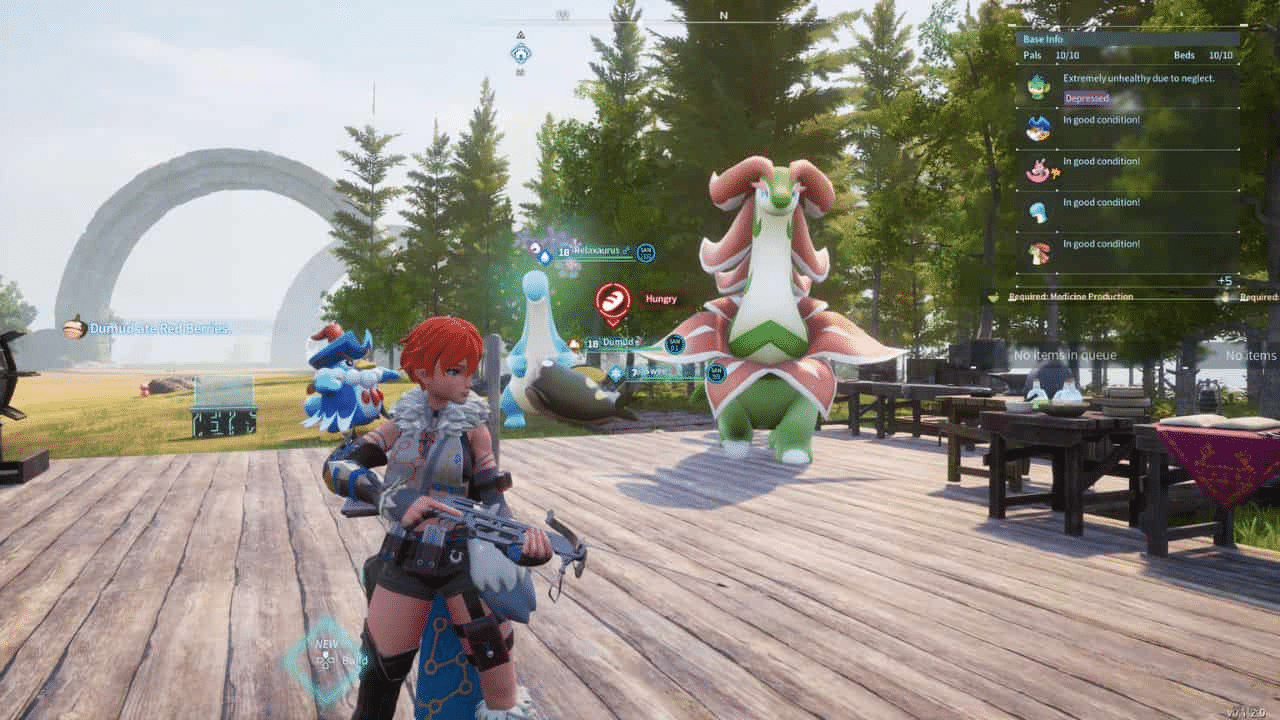This screenshot has height=720, width=1280.
Task: Select the Relaxaurus nameplate
Action: 598,252
